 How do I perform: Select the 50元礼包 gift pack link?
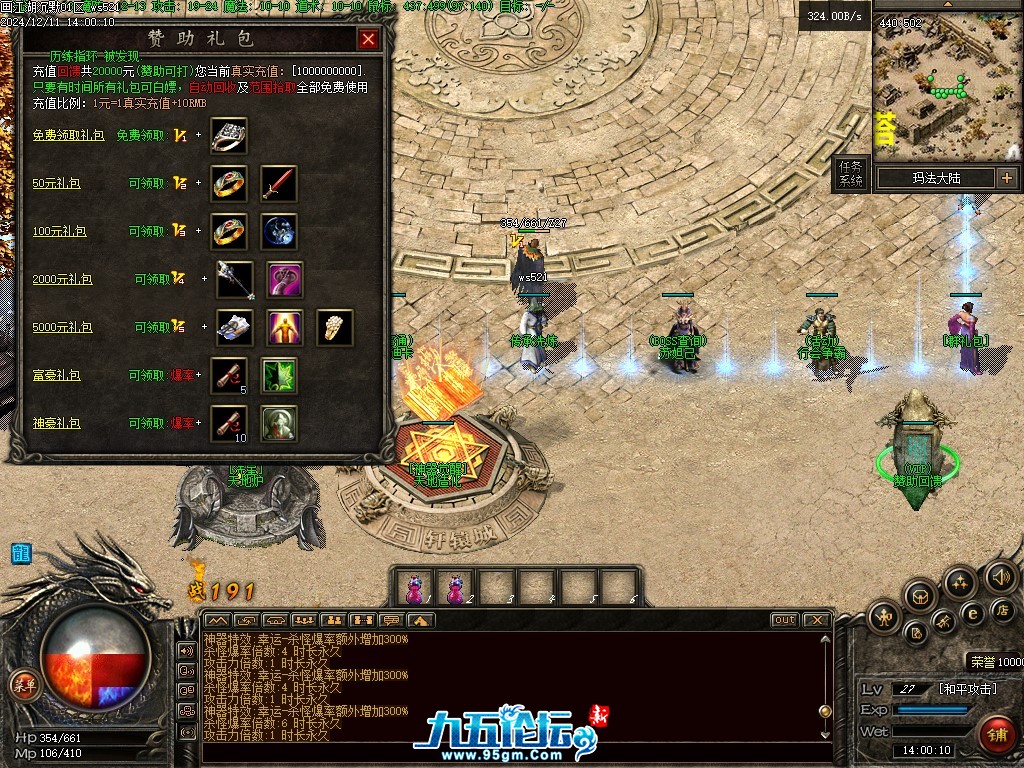(x=57, y=183)
